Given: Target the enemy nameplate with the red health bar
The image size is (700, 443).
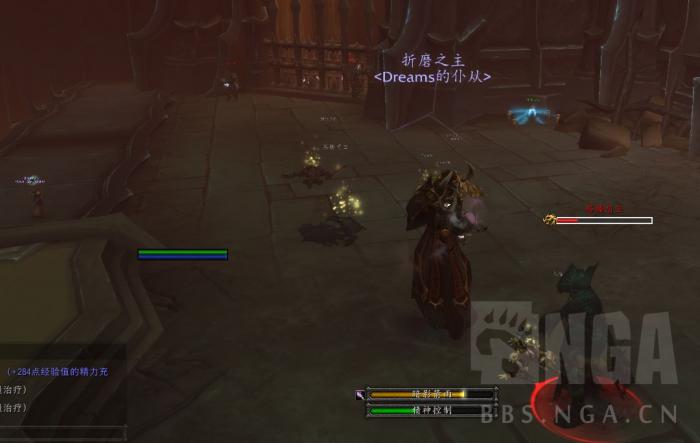Looking at the screenshot, I should [603, 220].
